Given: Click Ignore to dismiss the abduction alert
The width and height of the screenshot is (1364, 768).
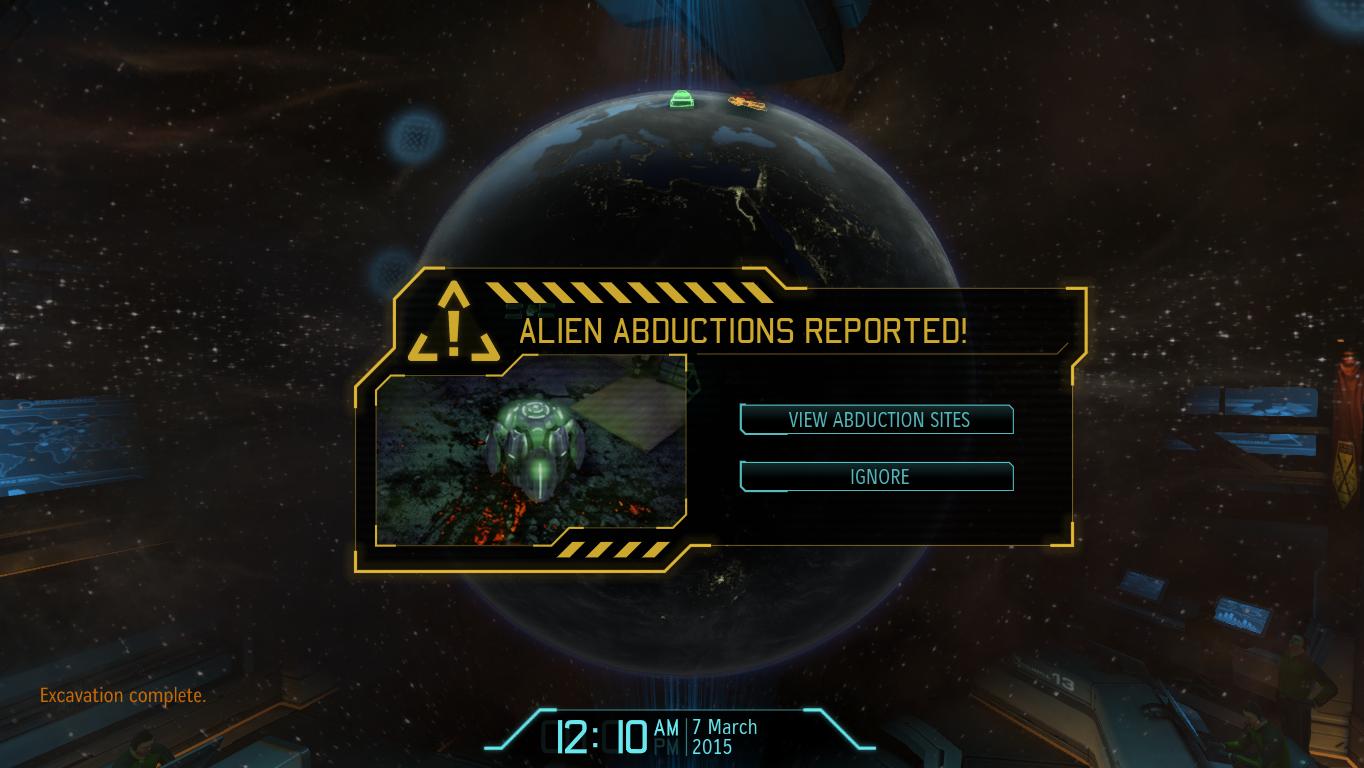Looking at the screenshot, I should click(877, 477).
